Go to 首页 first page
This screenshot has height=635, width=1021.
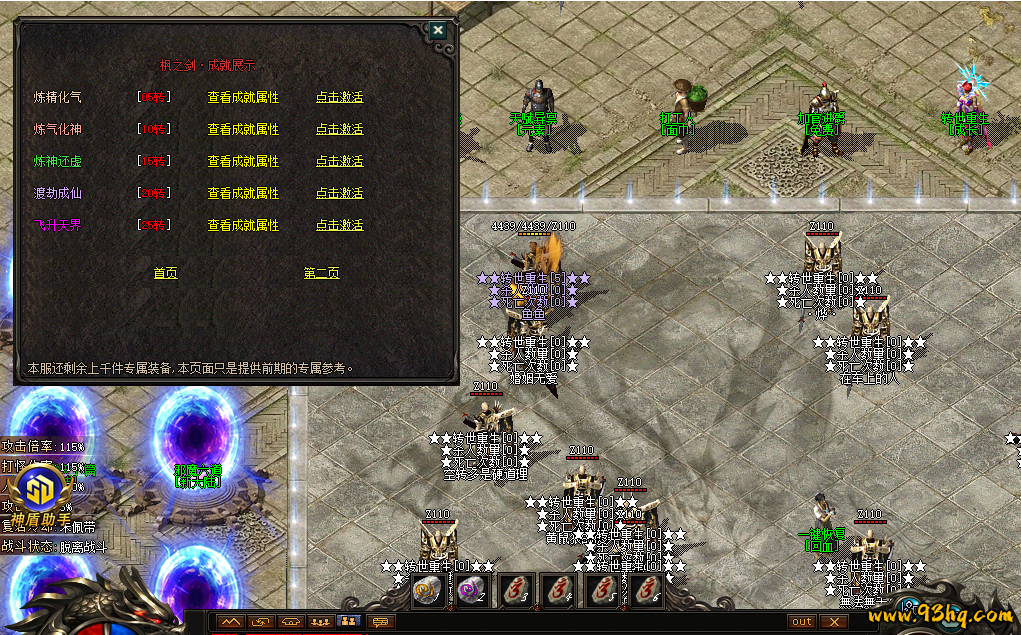click(165, 274)
